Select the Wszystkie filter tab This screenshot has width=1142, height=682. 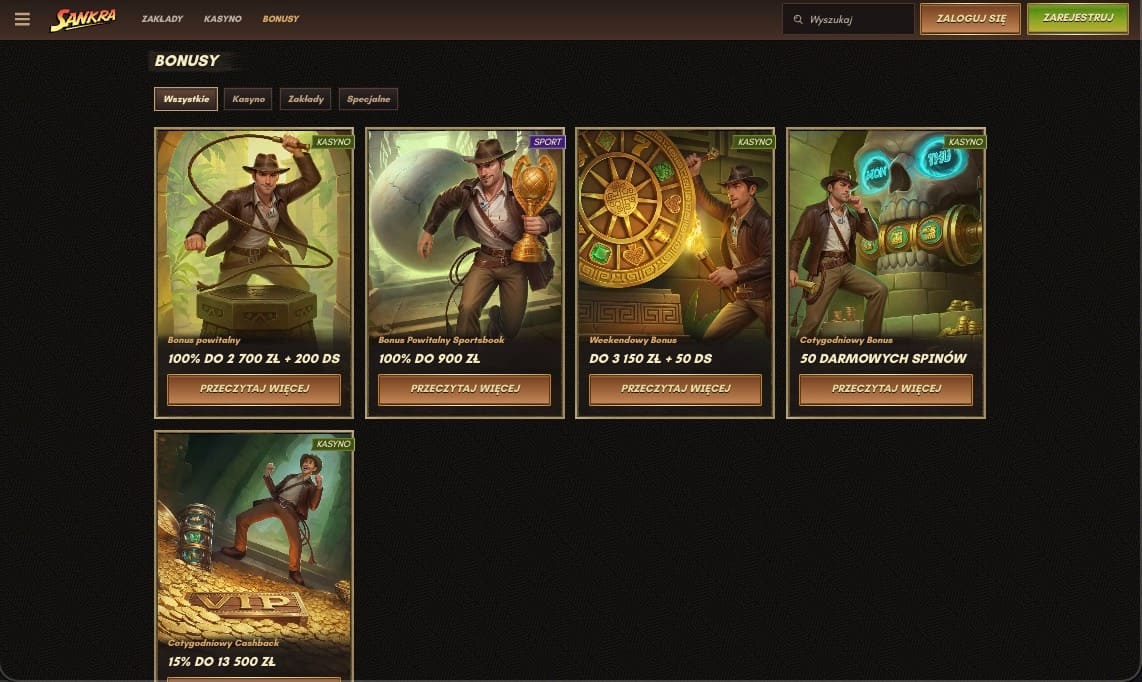[x=186, y=99]
